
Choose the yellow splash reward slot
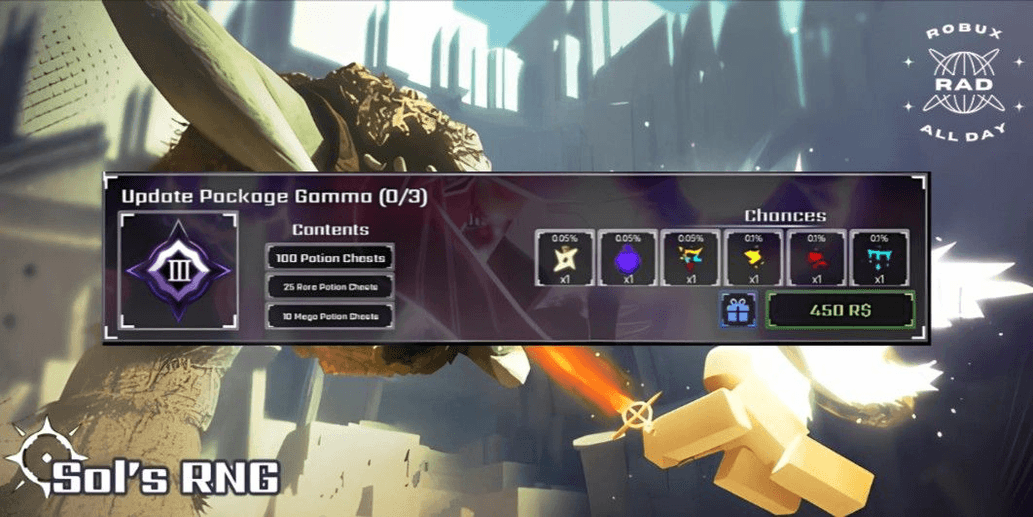(x=753, y=259)
